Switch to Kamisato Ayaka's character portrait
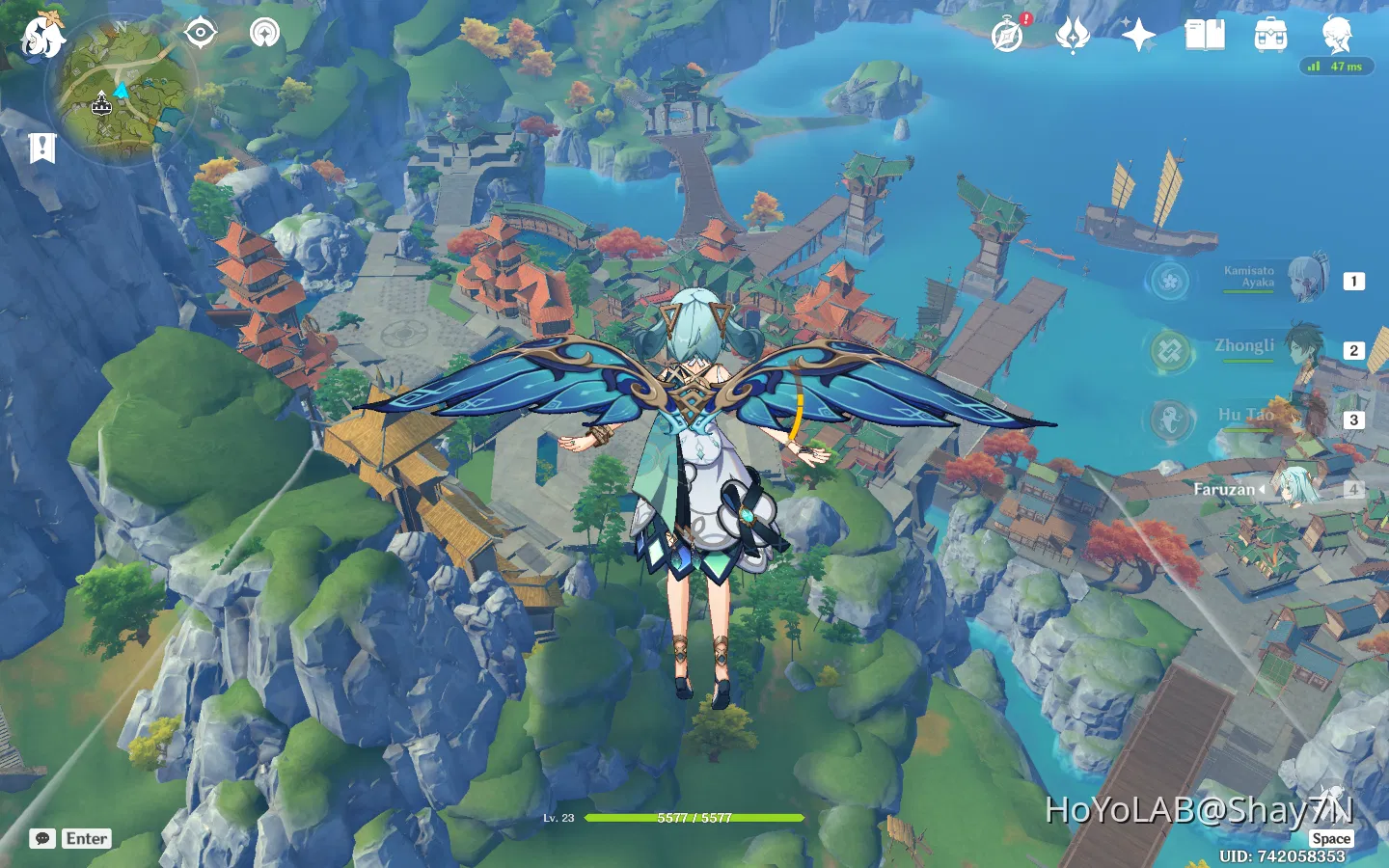This screenshot has height=868, width=1389. (x=1309, y=281)
